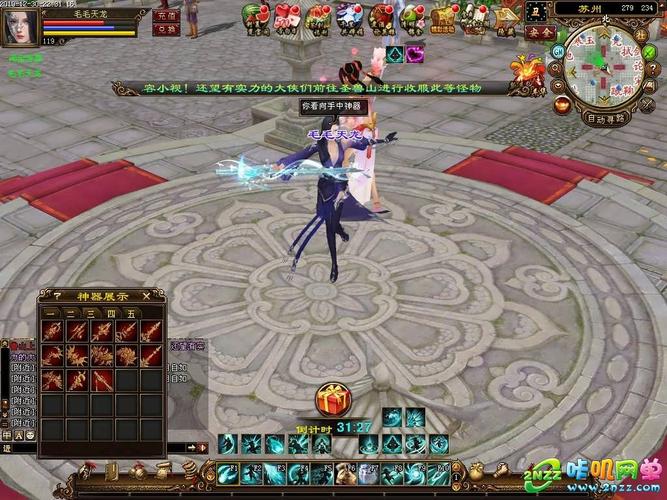
Task: Open the 充值 recharge button
Action: click(x=166, y=16)
